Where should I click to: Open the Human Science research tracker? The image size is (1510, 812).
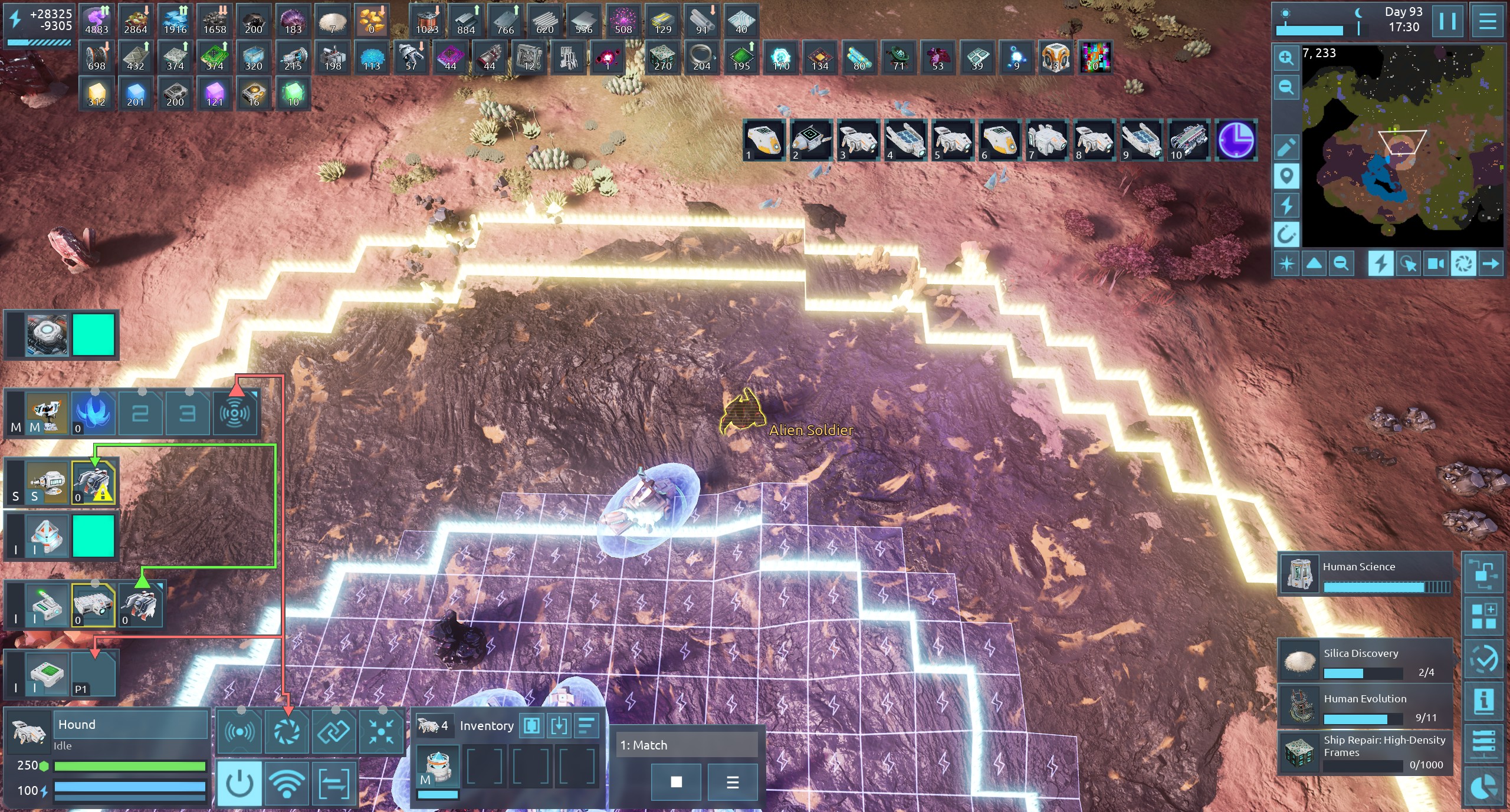[1364, 574]
